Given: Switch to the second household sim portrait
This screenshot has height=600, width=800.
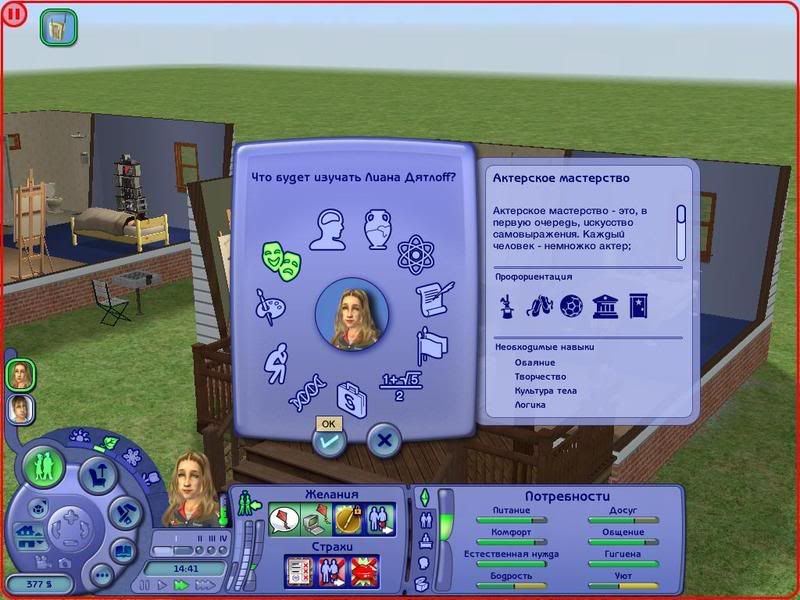Looking at the screenshot, I should pos(20,408).
